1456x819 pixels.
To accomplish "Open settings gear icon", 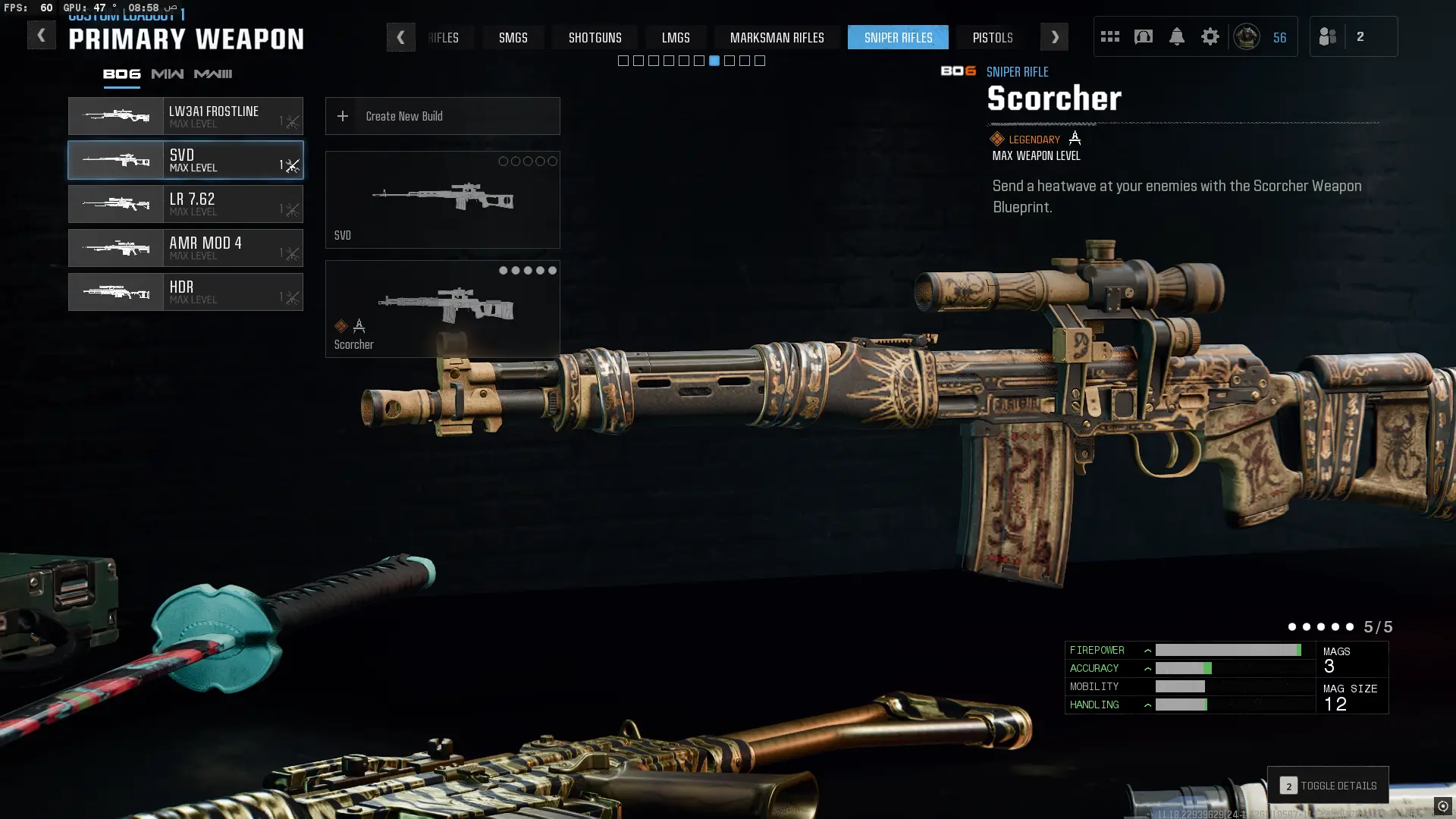I will [x=1210, y=36].
